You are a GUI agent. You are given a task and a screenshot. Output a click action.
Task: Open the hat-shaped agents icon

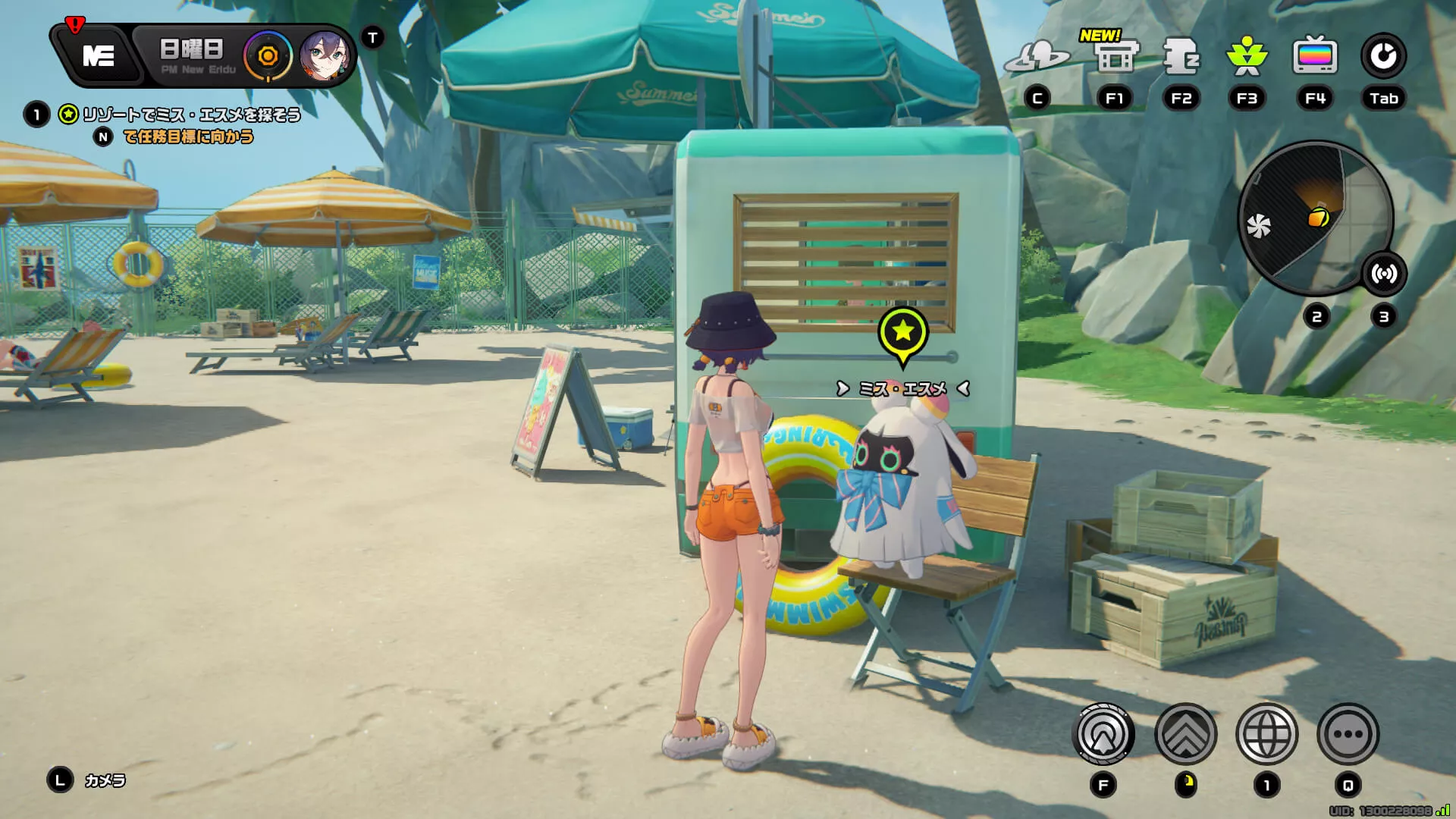[1037, 57]
